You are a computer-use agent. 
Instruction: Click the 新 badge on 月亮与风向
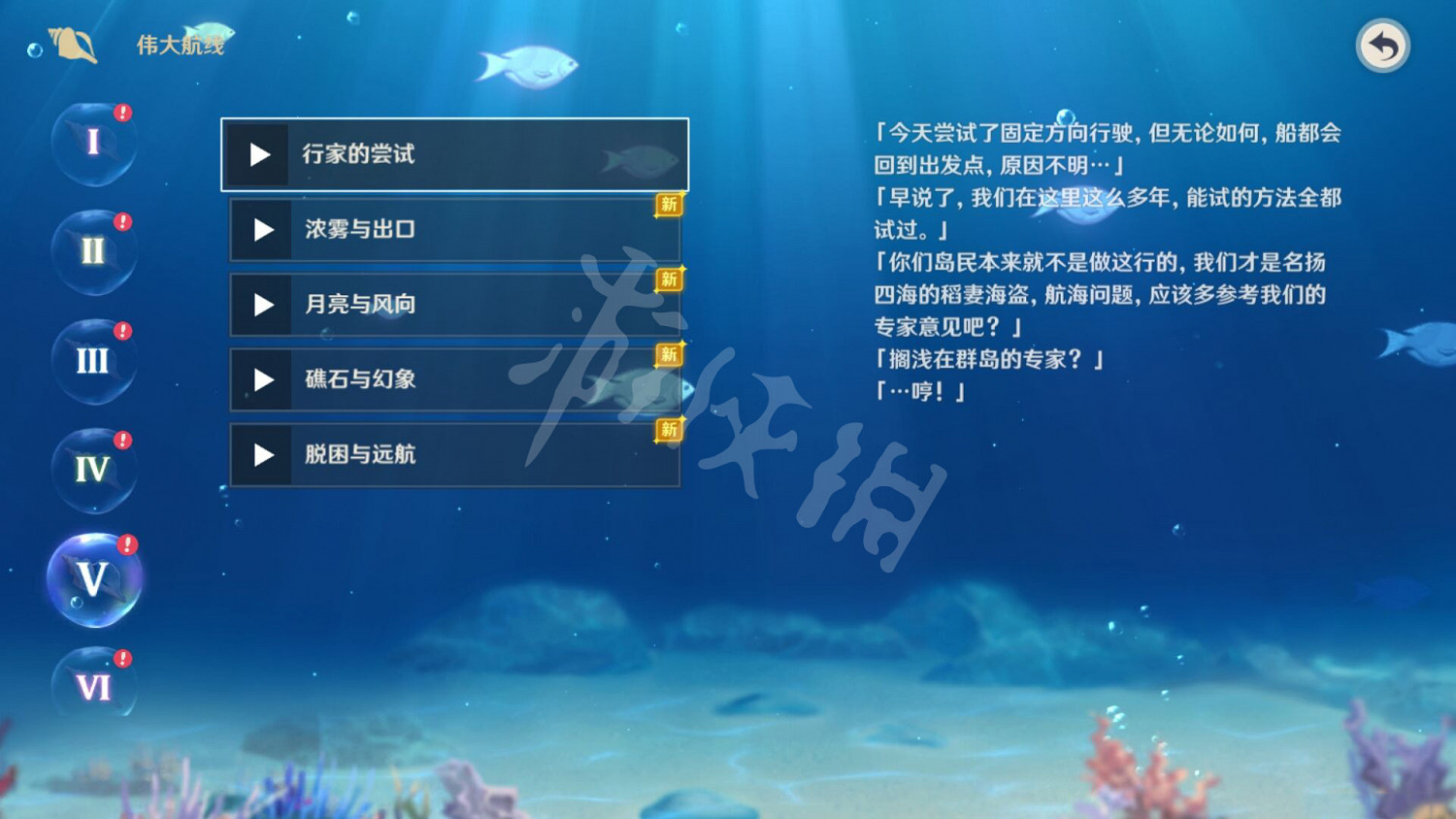667,280
